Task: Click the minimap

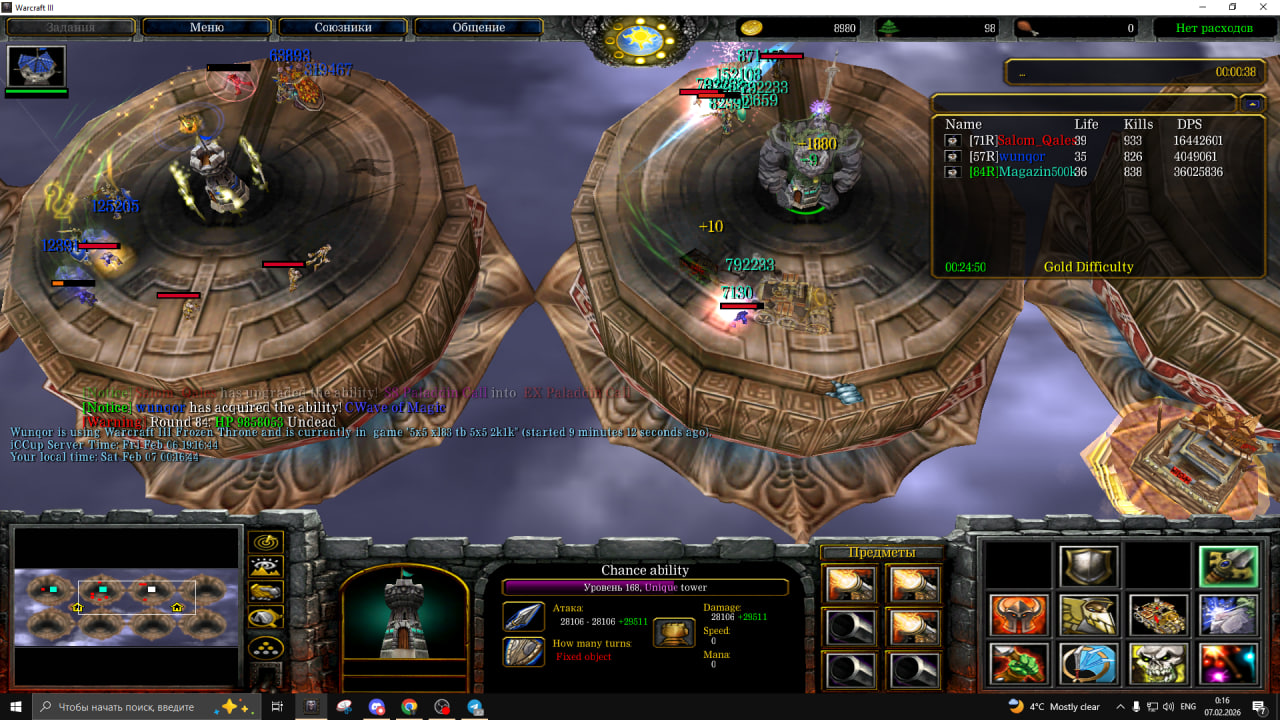Action: tap(127, 606)
